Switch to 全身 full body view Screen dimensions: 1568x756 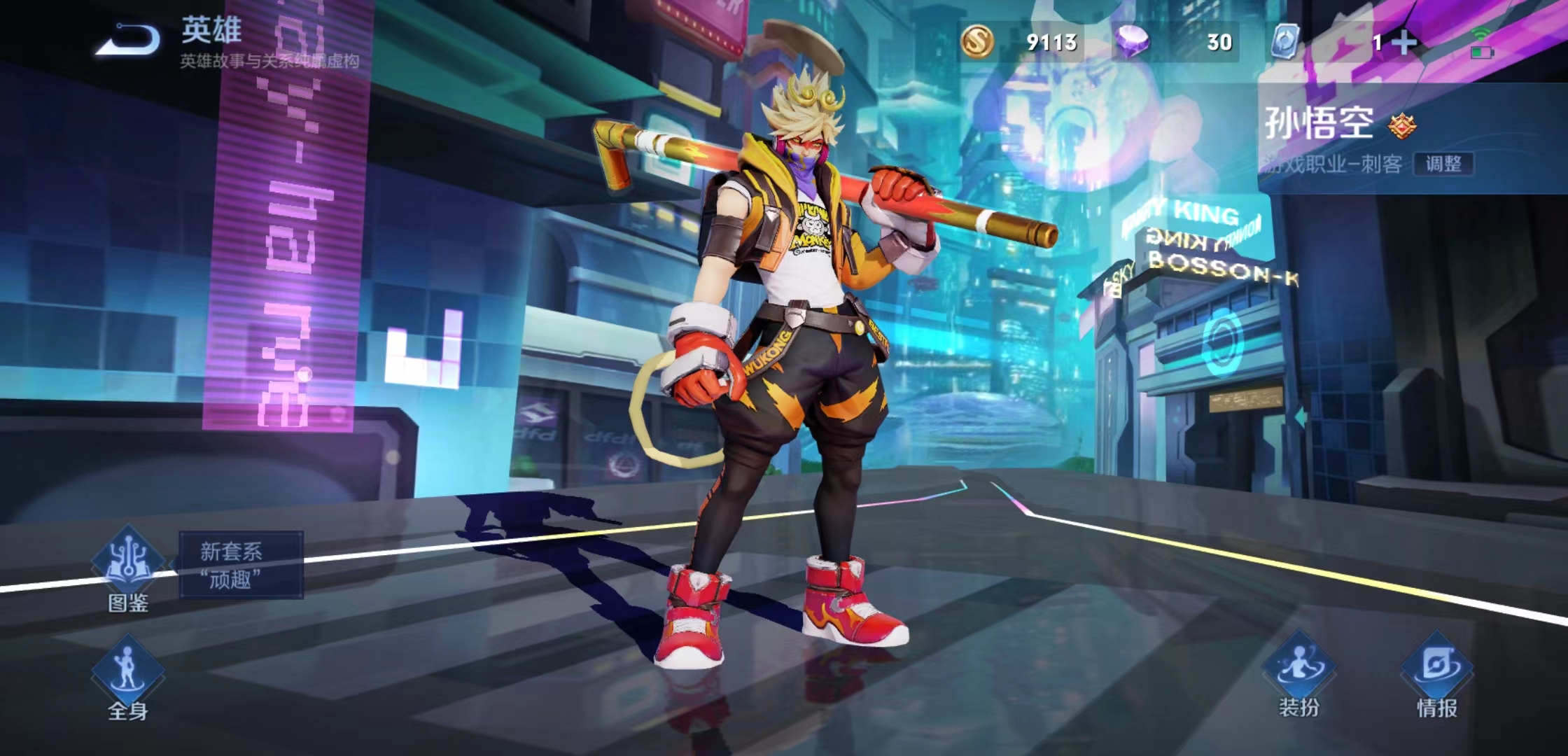coord(128,678)
